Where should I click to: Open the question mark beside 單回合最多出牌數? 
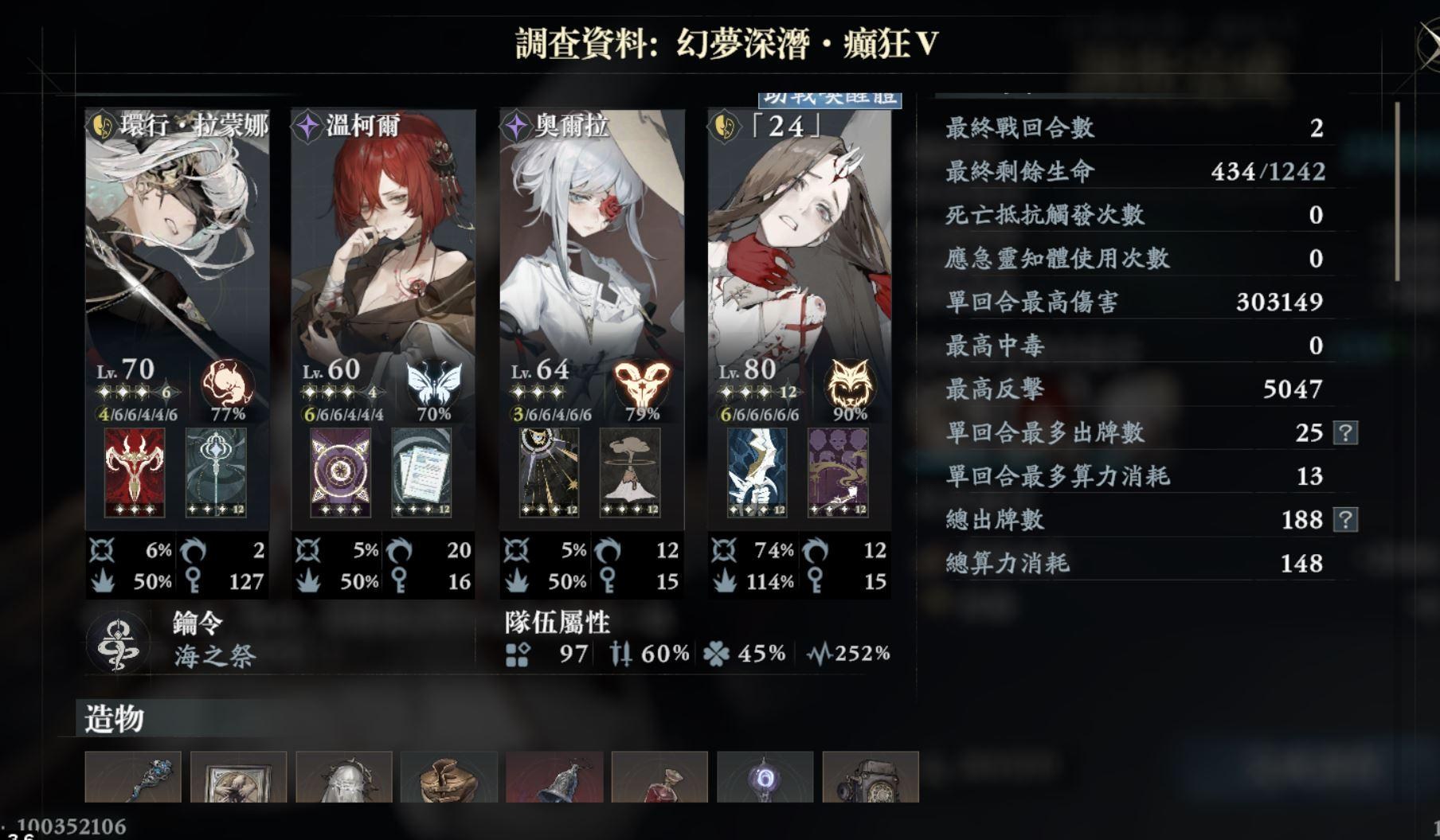pos(1347,433)
